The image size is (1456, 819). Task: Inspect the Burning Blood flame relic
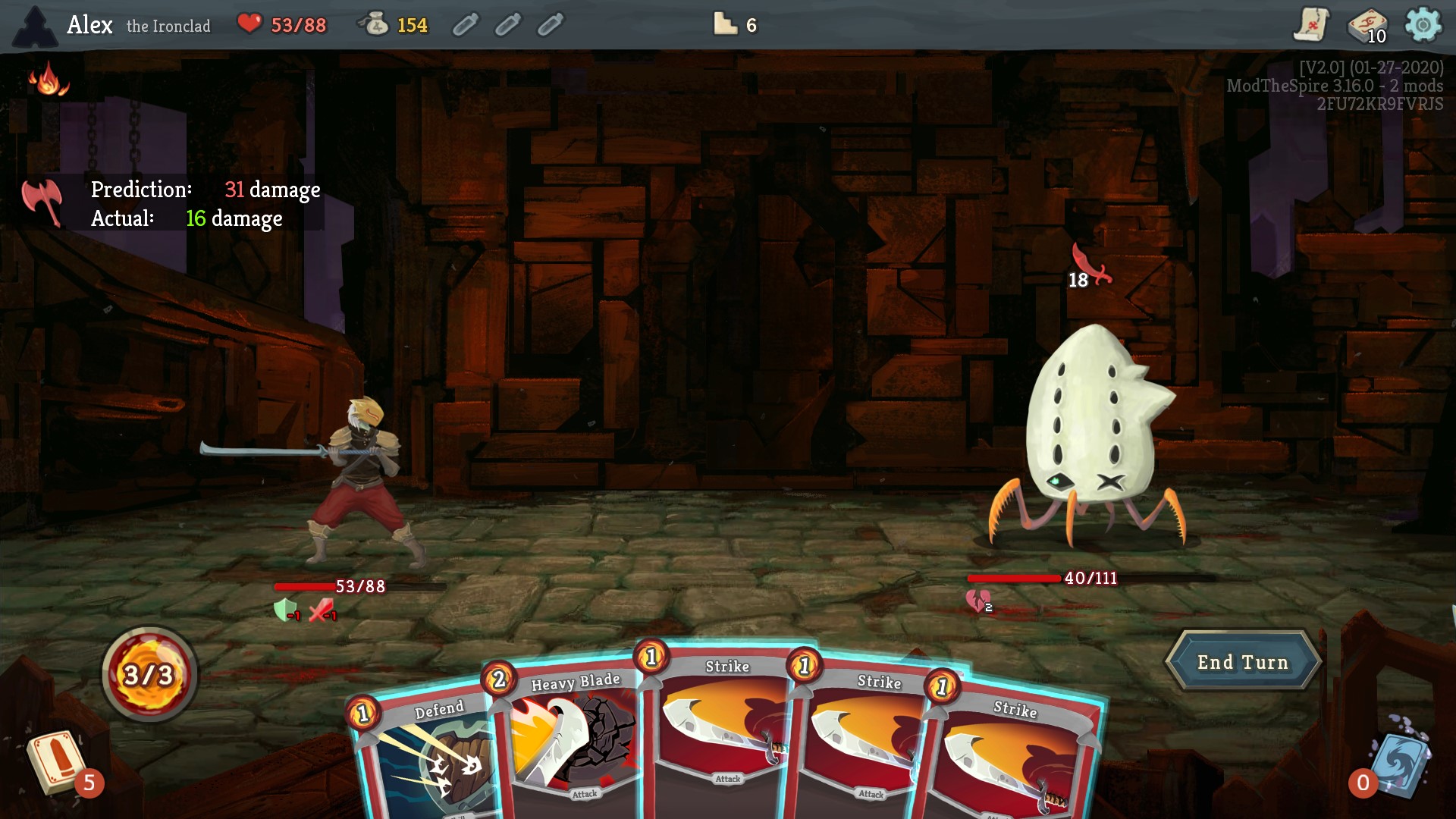(48, 80)
